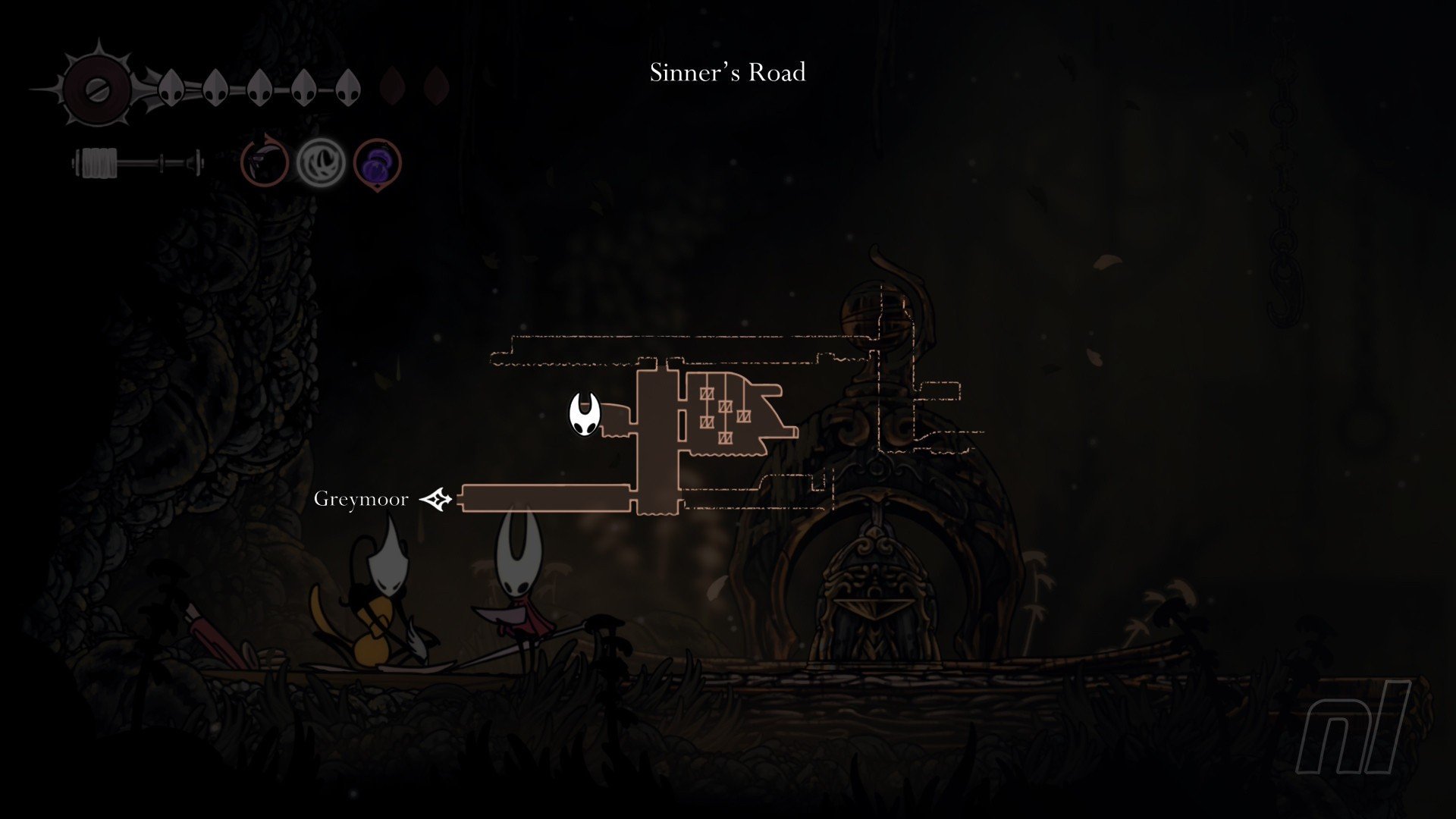Select the dark curved blade tool icon
1456x819 pixels.
coord(265,163)
